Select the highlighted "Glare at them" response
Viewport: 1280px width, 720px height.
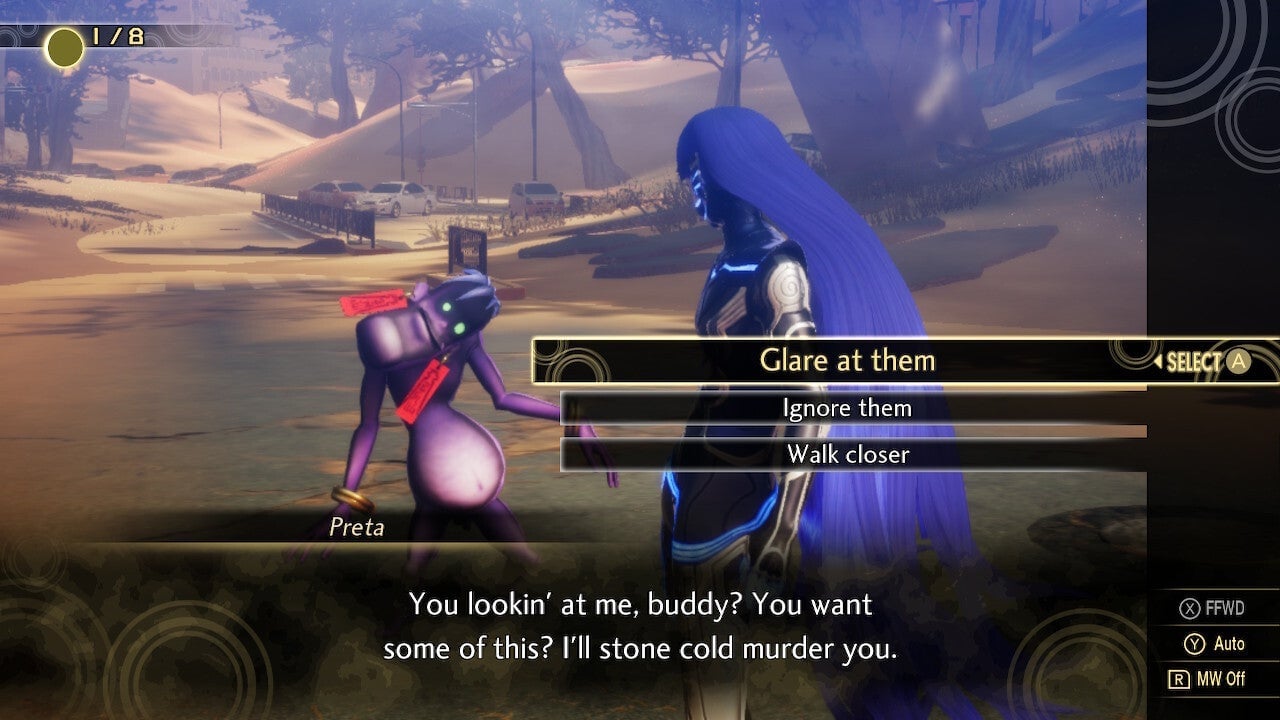click(848, 360)
